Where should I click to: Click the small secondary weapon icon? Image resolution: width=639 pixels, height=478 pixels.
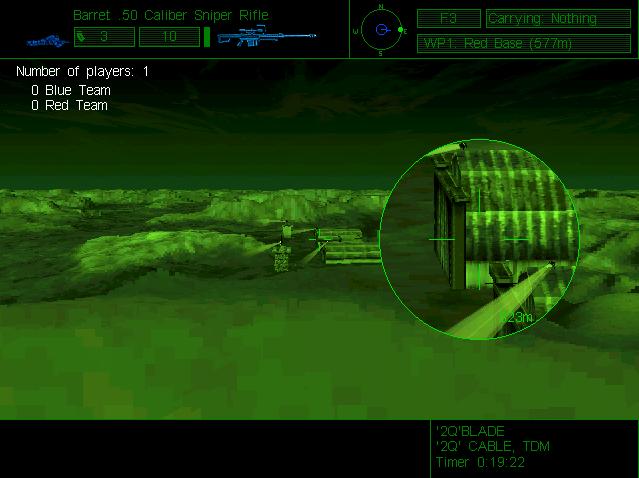(x=45, y=40)
